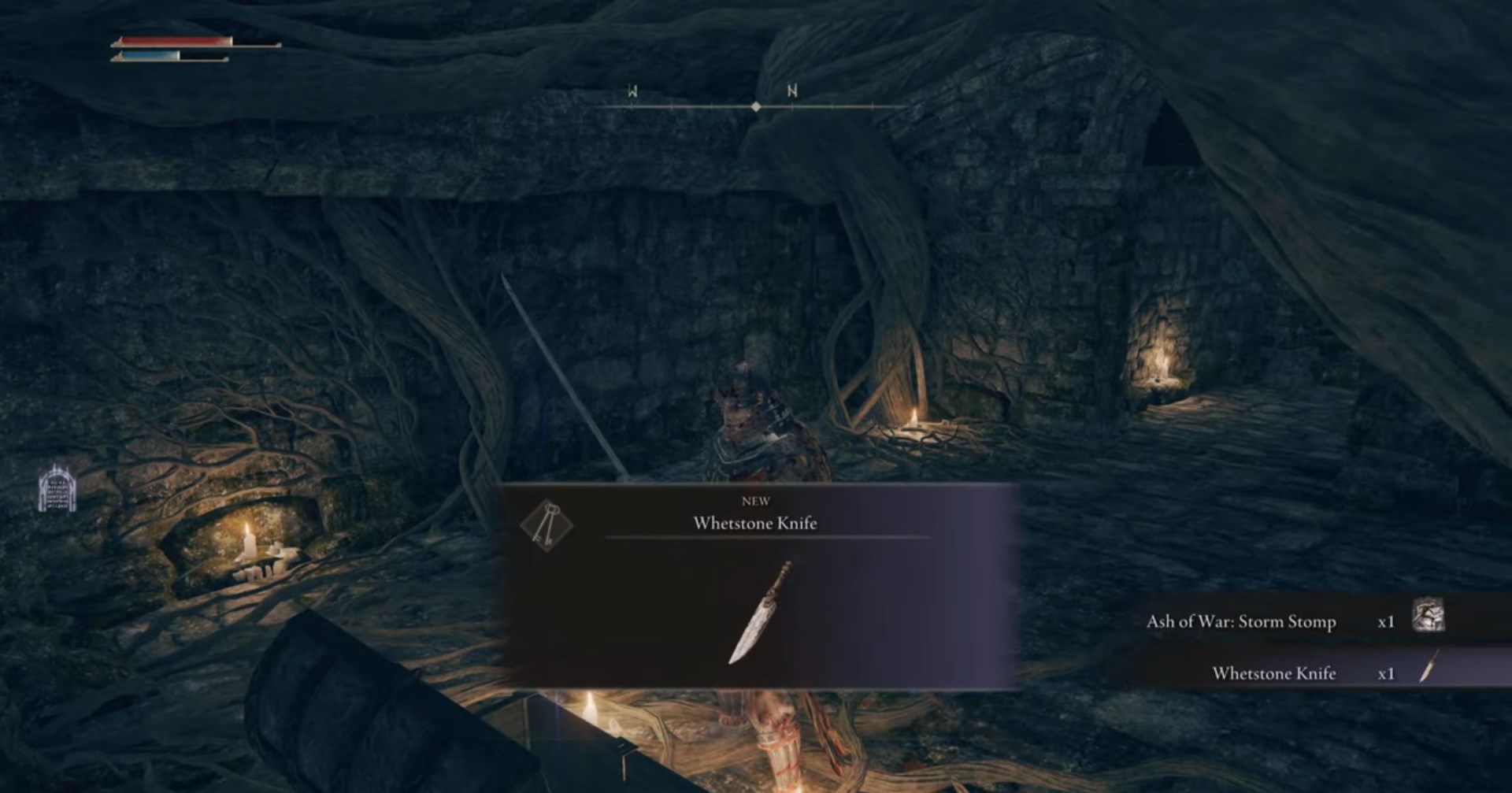
Task: Click the Ash of War: Storm Stomp entry
Action: pos(1240,622)
